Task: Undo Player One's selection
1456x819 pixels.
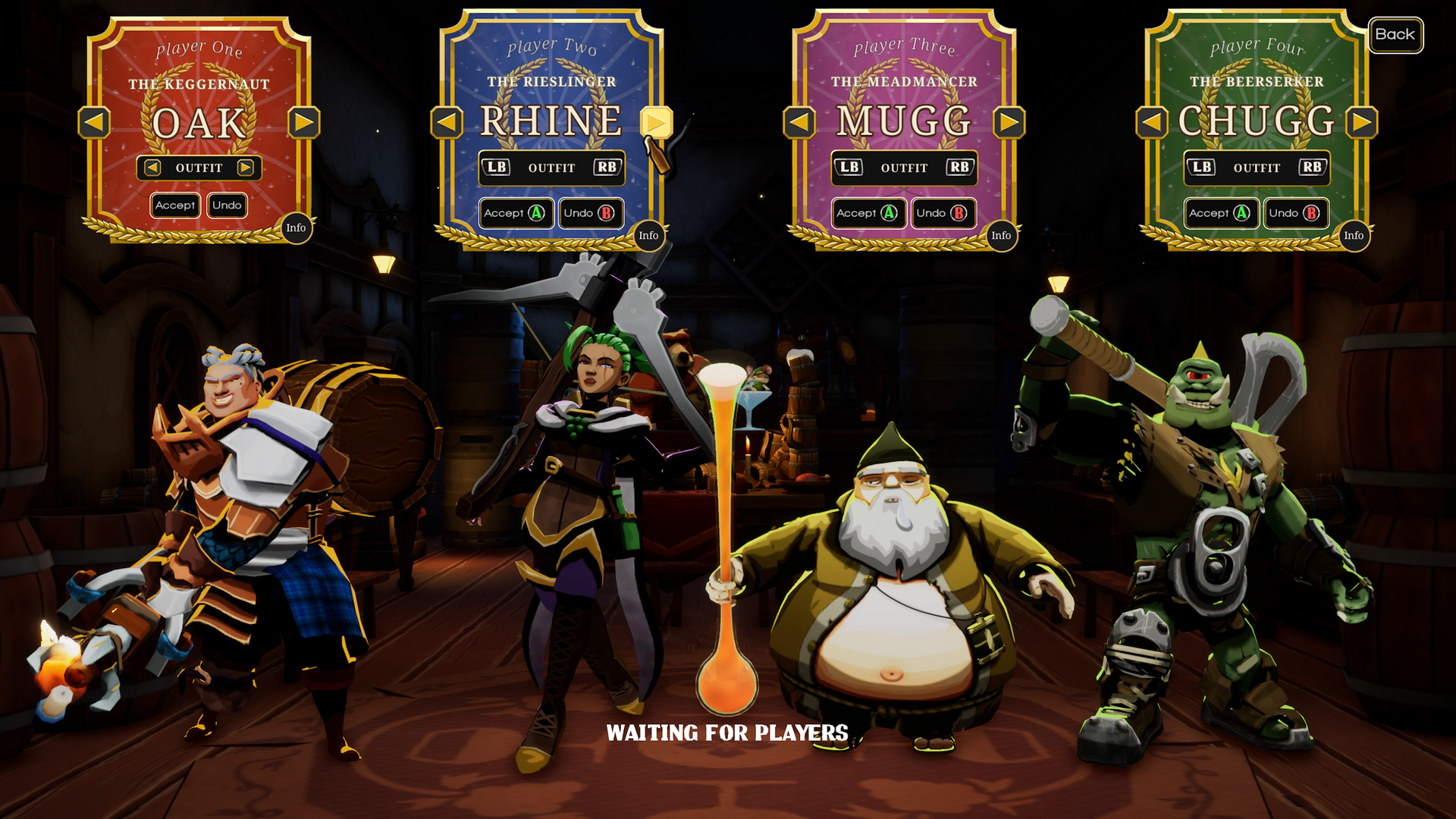Action: tap(227, 206)
